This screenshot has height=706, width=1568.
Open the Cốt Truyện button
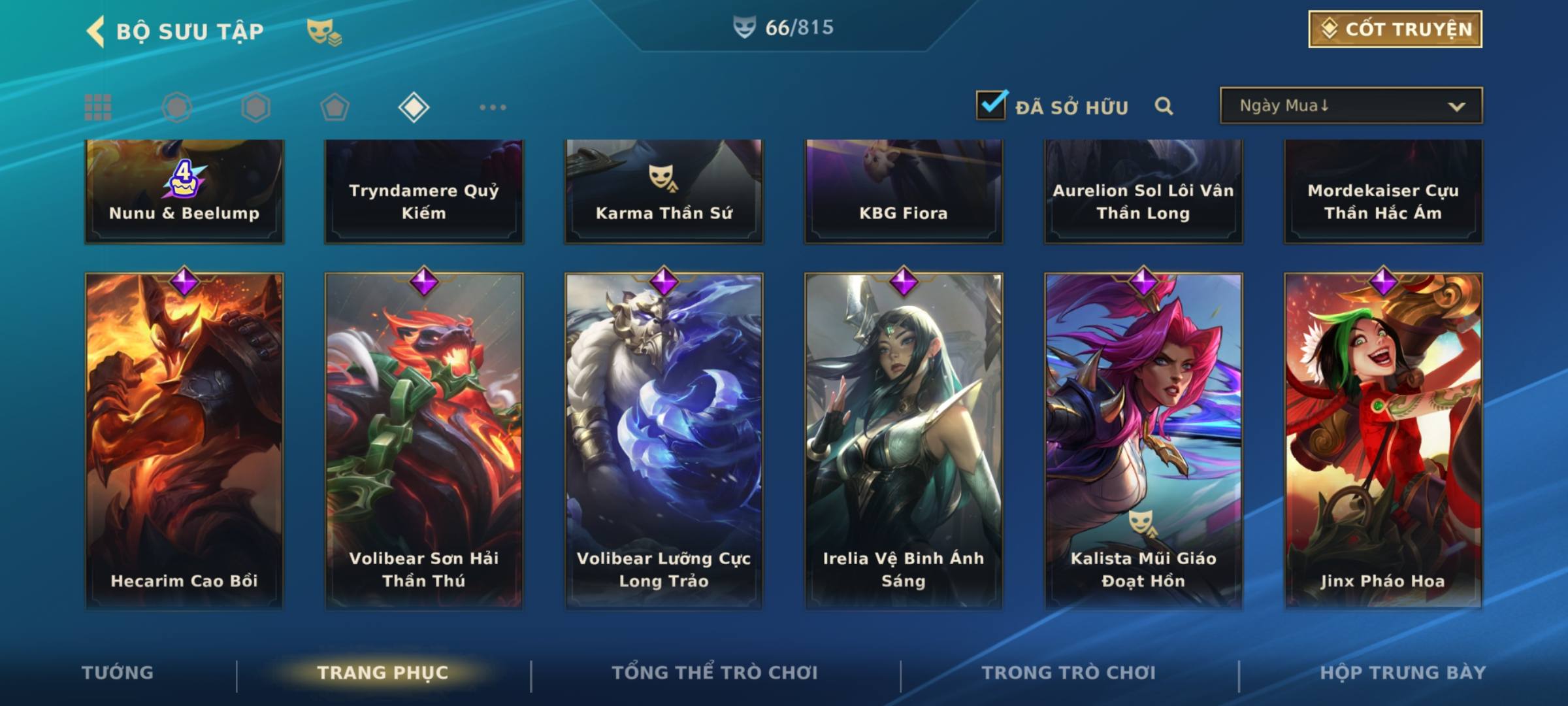coord(1395,29)
